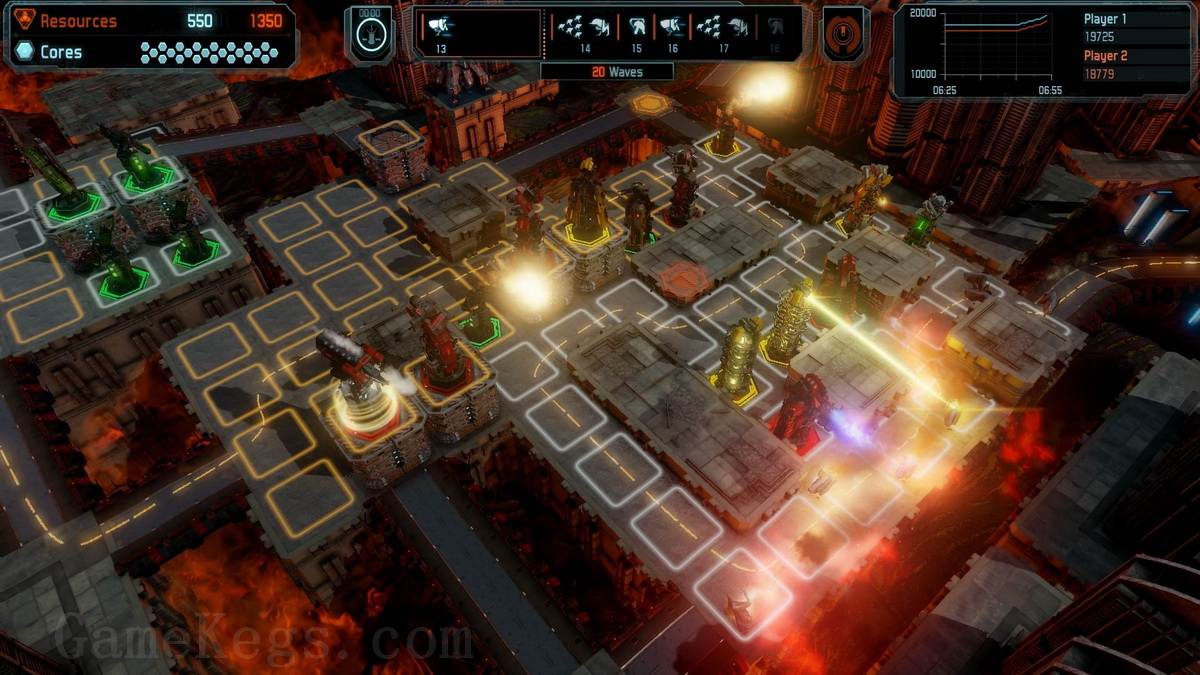Select the wave 13 entry in the wave bar
Viewport: 1200px width, 675px height.
[441, 31]
